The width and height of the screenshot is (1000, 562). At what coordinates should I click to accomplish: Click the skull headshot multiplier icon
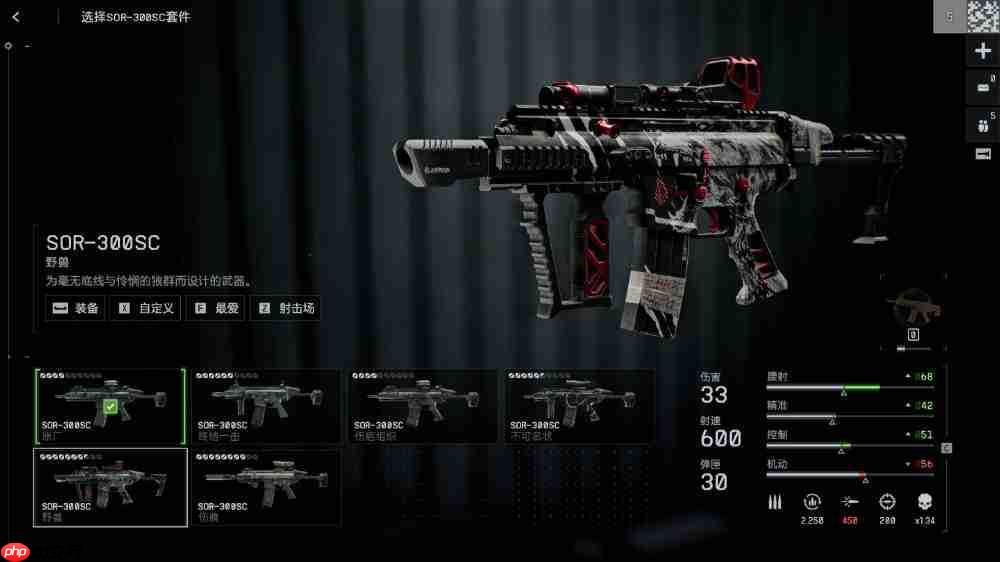click(x=924, y=501)
